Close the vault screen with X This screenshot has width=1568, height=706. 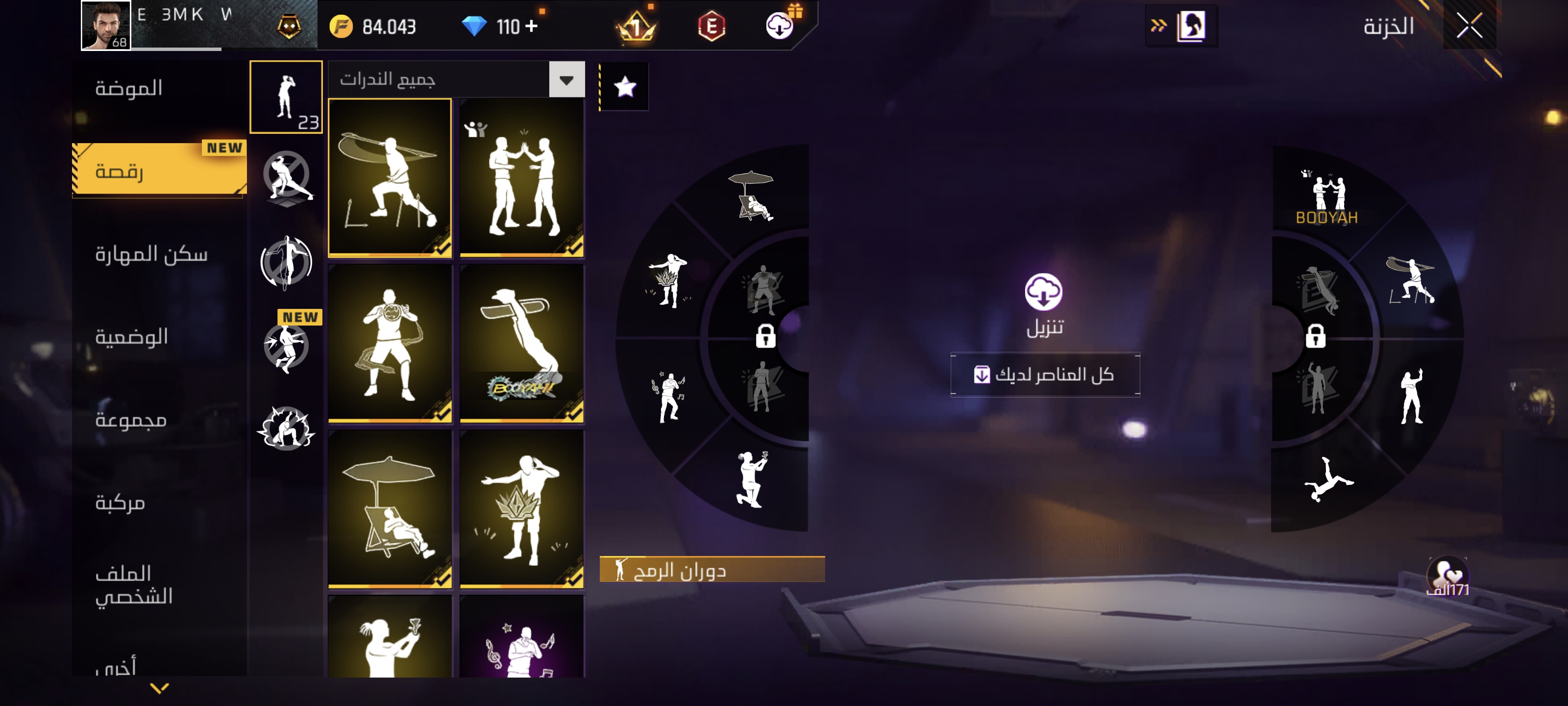coord(1469,25)
